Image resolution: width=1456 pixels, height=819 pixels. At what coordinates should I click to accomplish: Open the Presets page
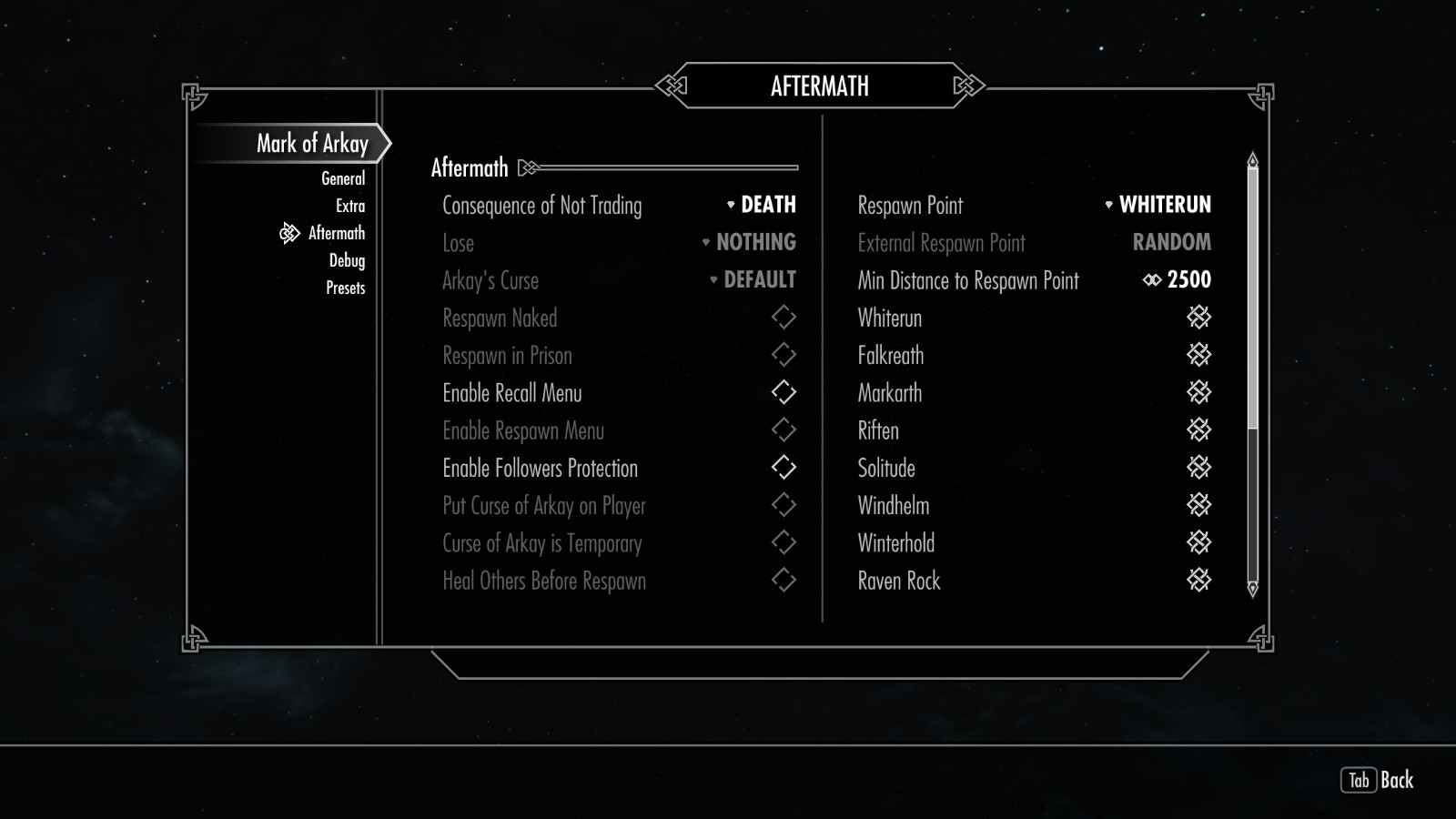345,288
